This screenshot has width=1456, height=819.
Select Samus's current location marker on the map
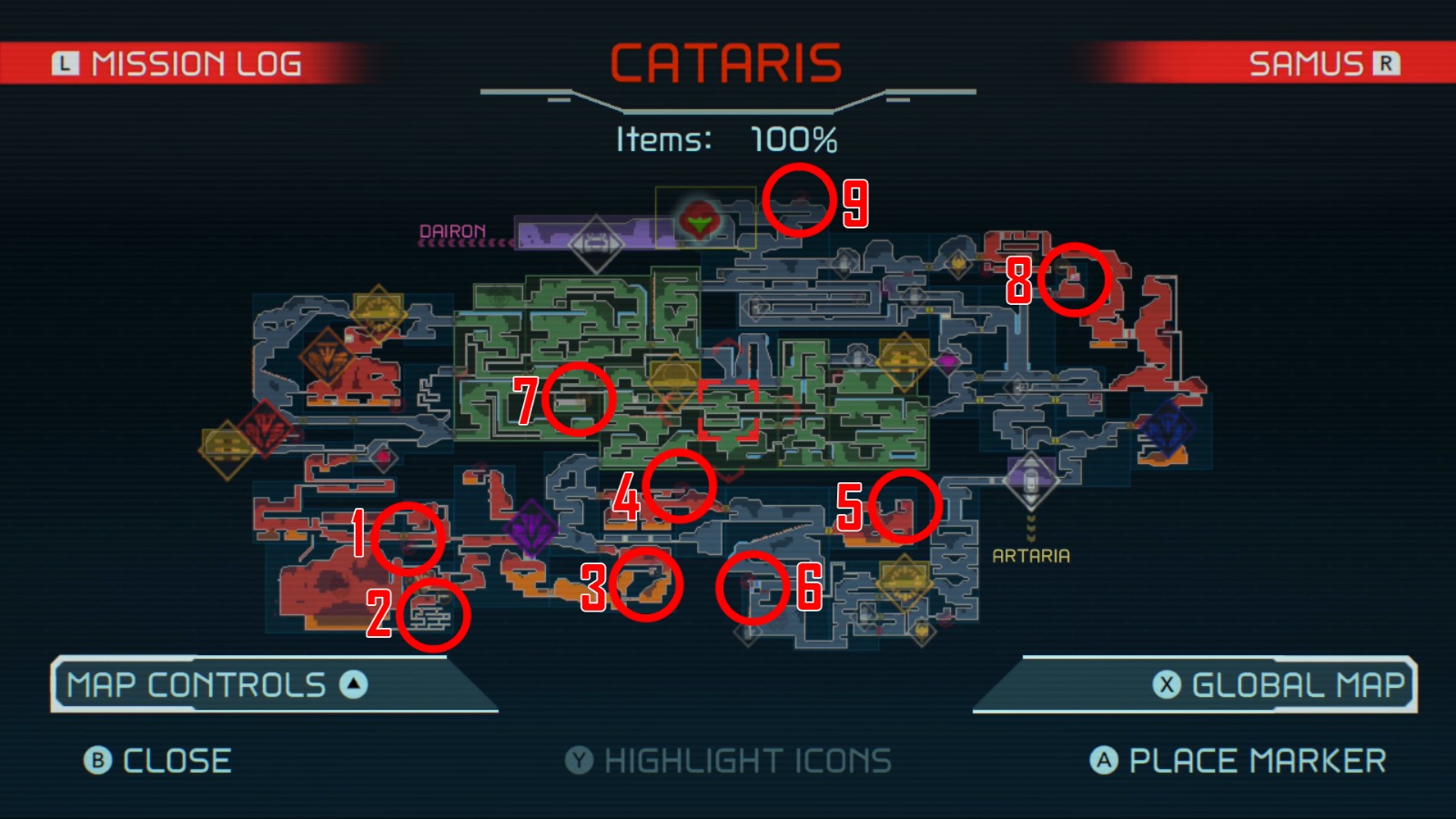click(x=697, y=218)
